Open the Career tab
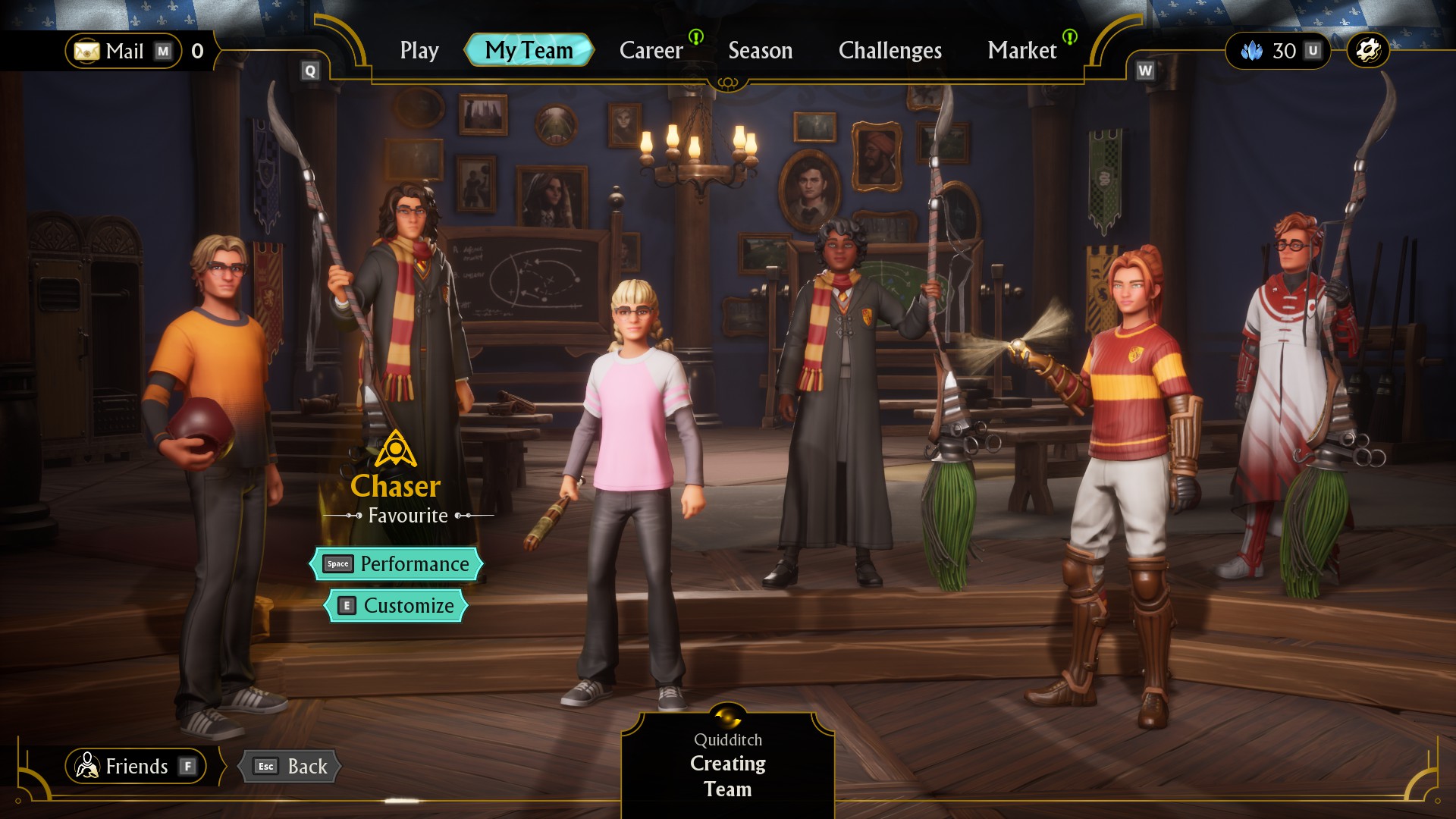The width and height of the screenshot is (1456, 819). 651,51
